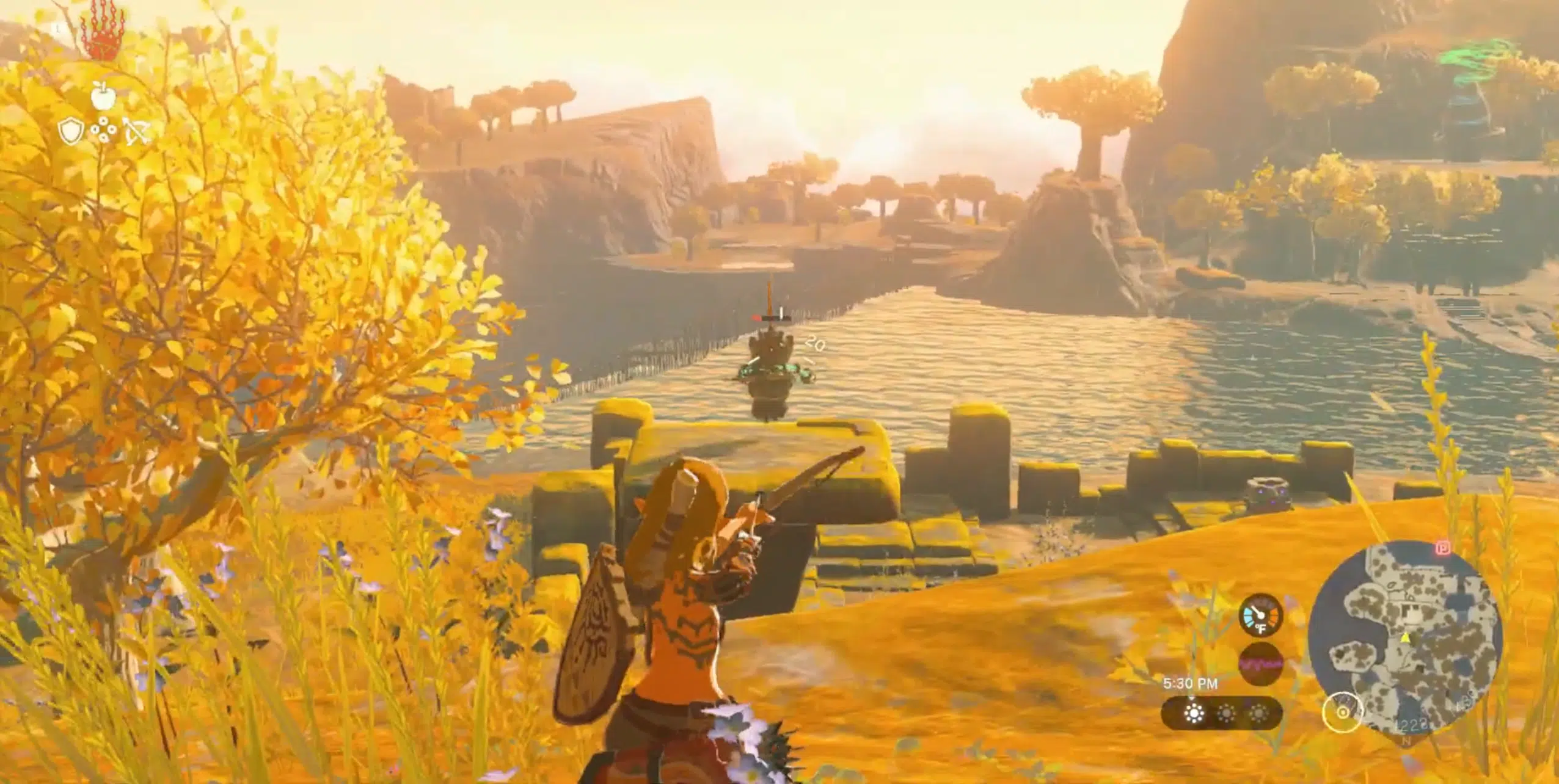This screenshot has height=784, width=1559.
Task: Toggle the rightmost sun indicator pip
Action: pos(1259,713)
